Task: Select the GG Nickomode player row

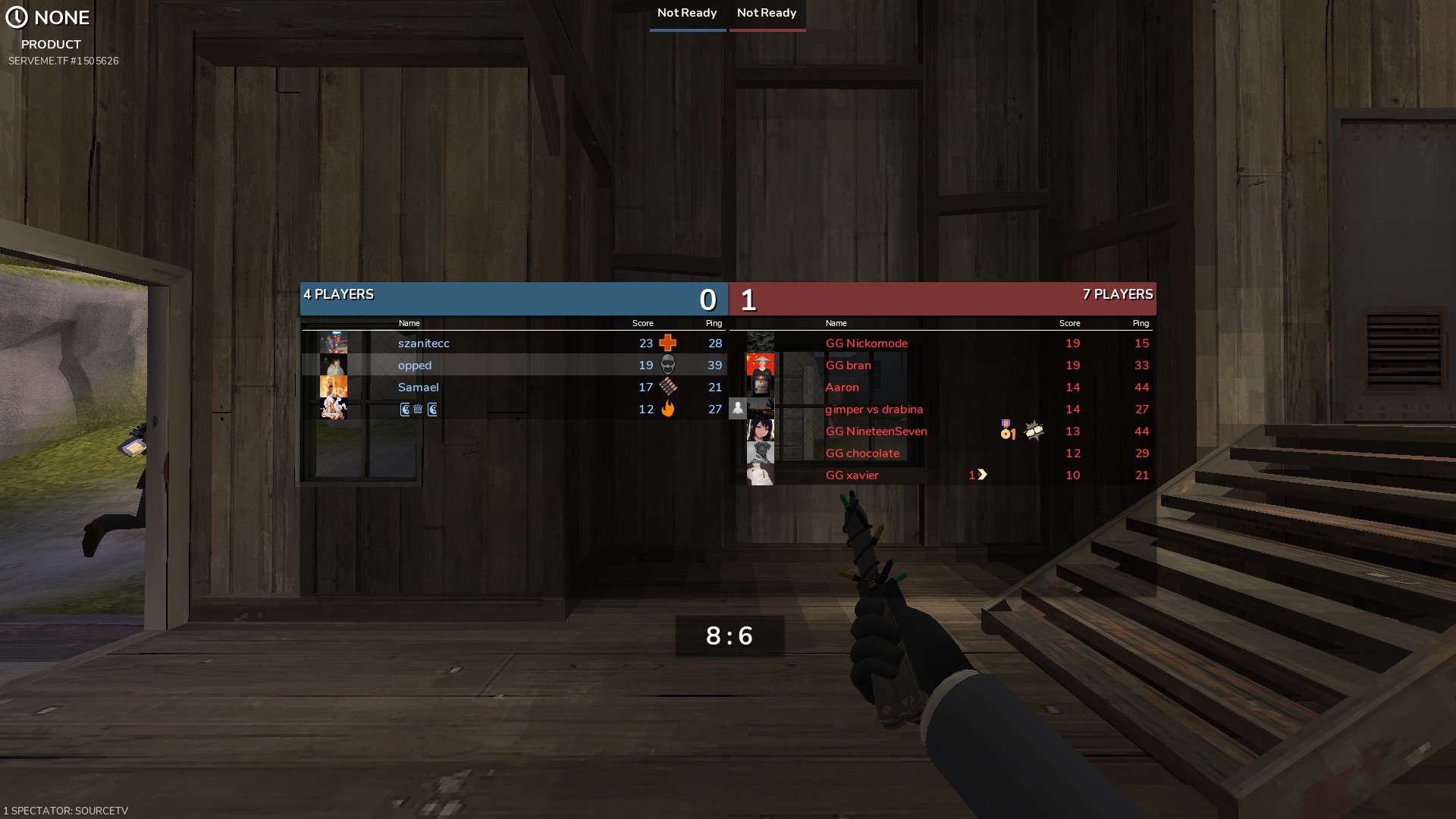Action: [866, 344]
